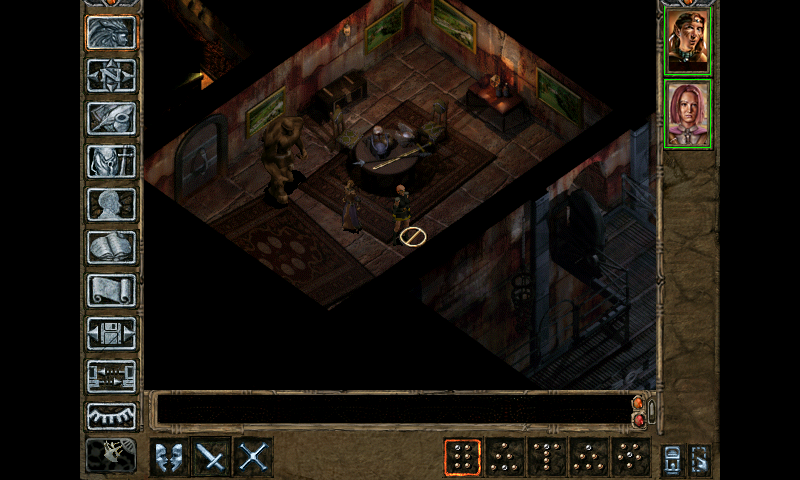The height and width of the screenshot is (480, 800).
Task: Click the upper red gem beside message log
Action: pos(638,403)
